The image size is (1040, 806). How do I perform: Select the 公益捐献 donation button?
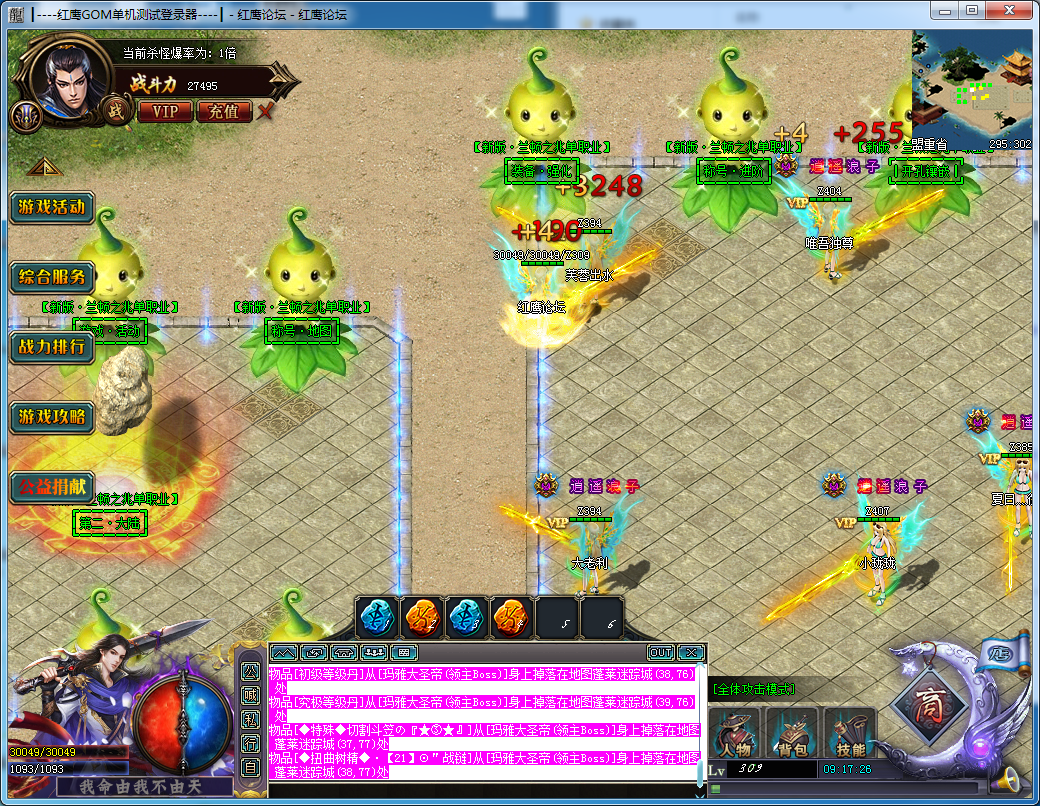point(51,487)
